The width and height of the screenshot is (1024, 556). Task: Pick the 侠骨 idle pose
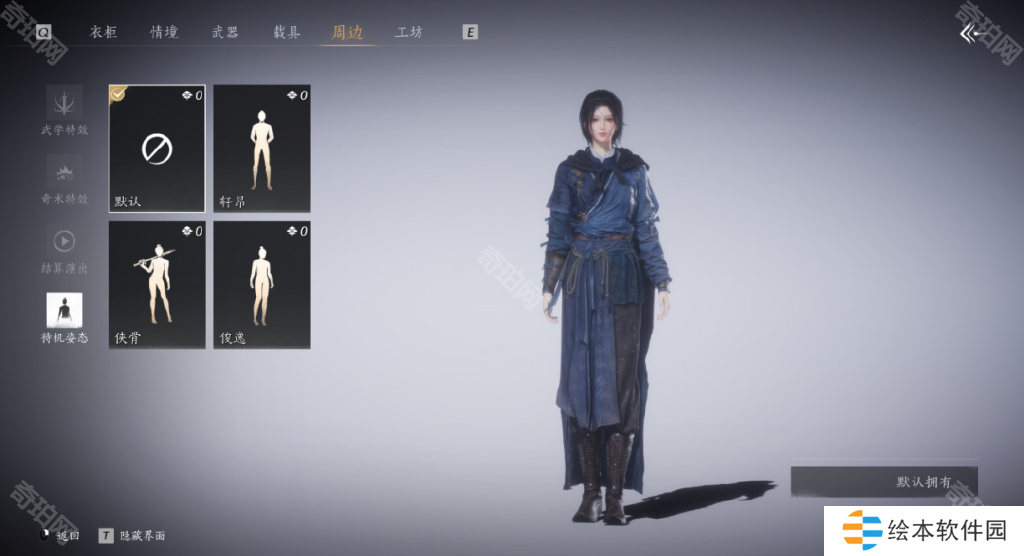tap(157, 285)
